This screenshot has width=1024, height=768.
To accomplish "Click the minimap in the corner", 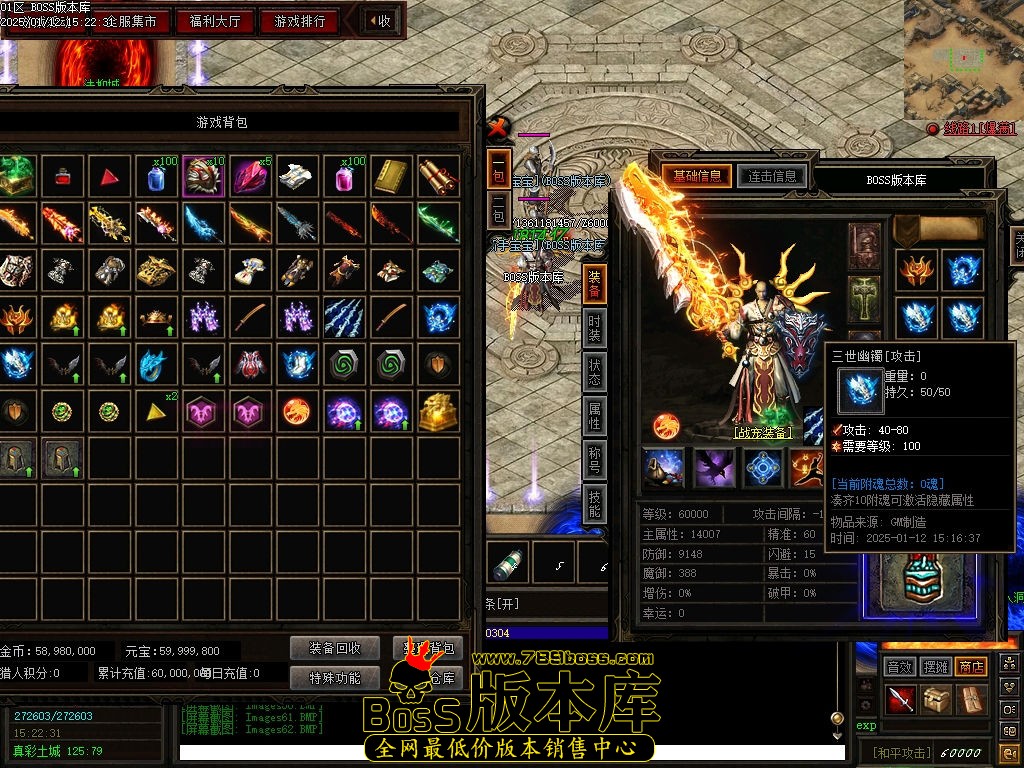I will tap(963, 58).
